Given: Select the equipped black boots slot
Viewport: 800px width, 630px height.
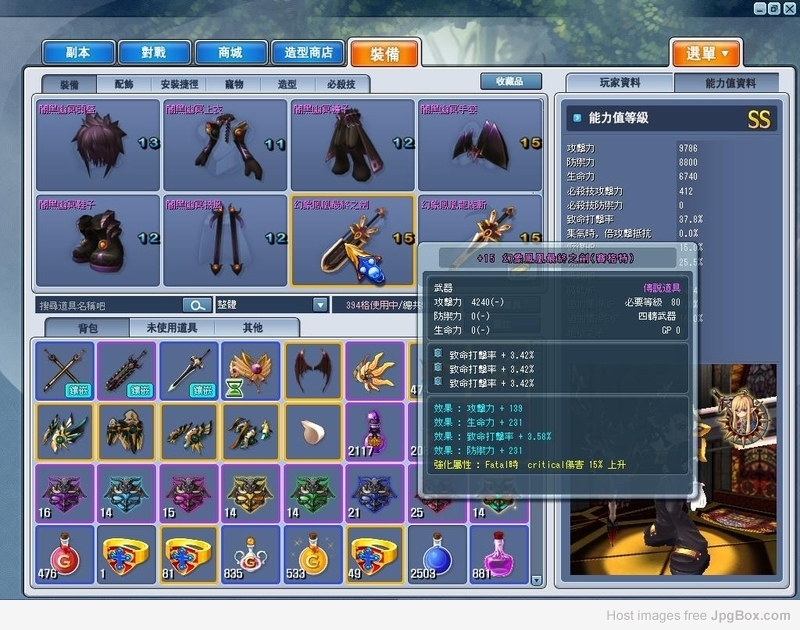Looking at the screenshot, I should coord(98,240).
